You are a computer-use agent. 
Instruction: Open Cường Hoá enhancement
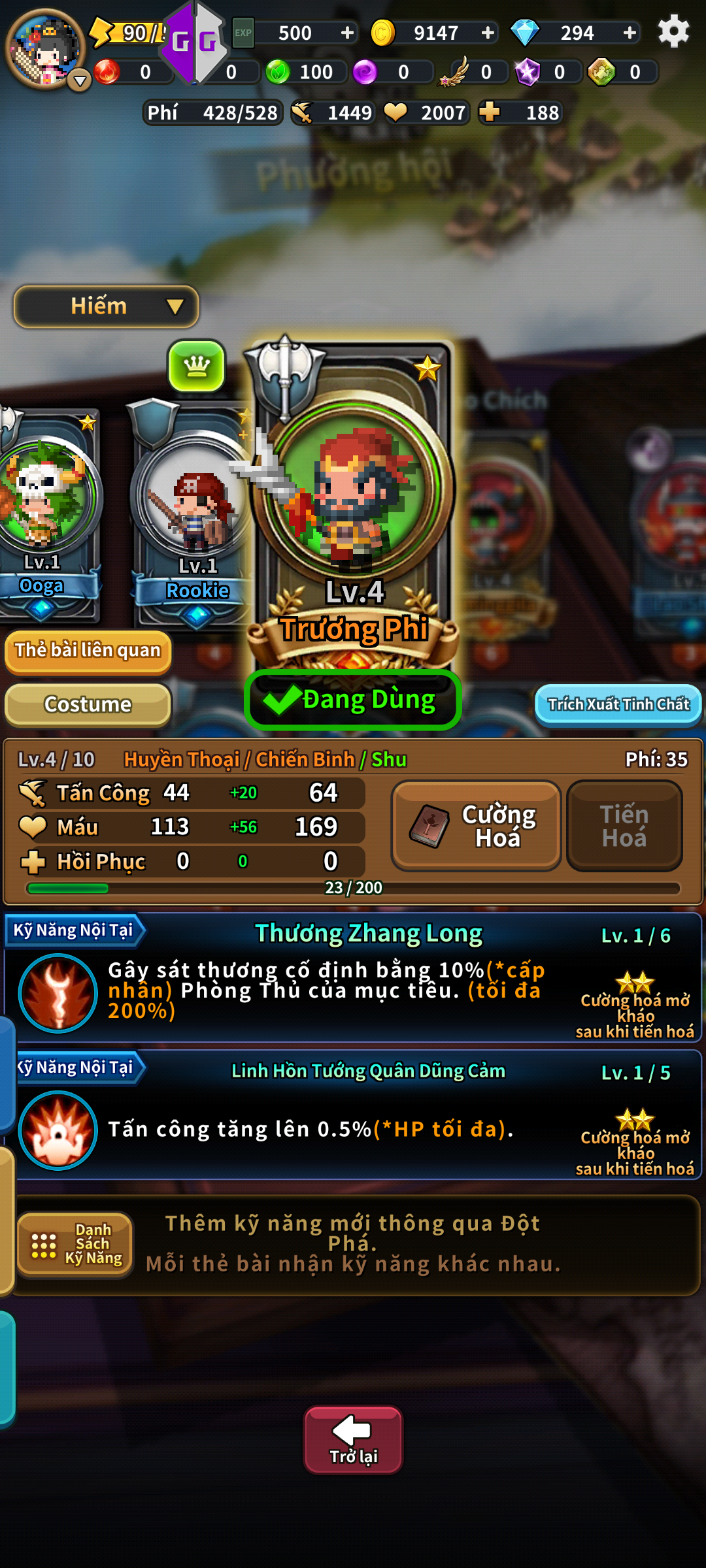[x=476, y=826]
